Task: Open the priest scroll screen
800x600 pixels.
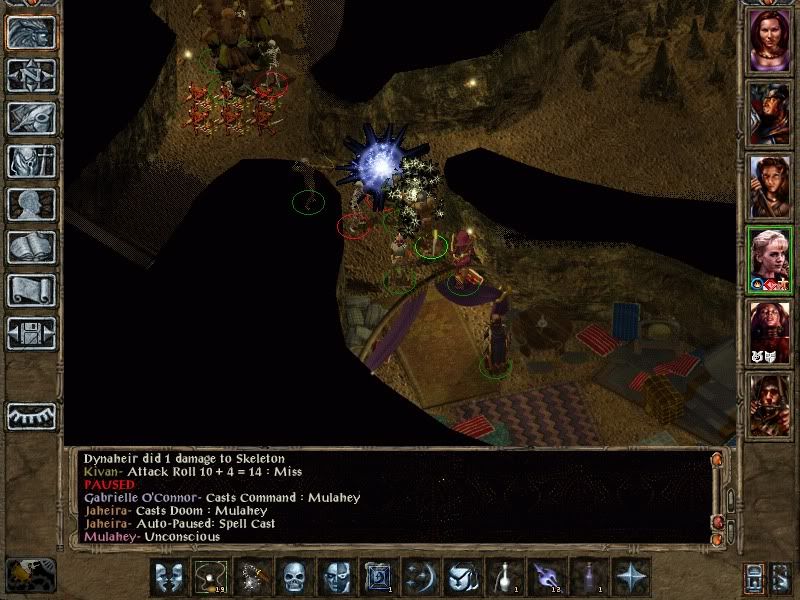Action: pos(31,290)
